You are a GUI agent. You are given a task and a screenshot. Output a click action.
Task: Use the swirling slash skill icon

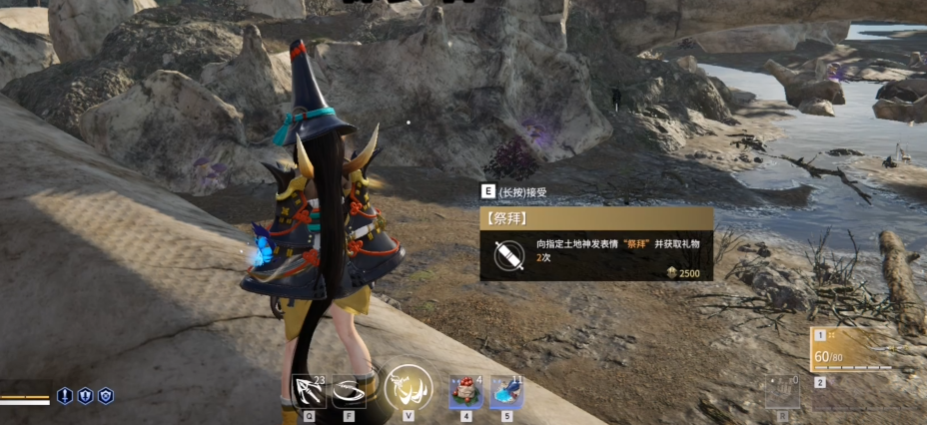(350, 389)
